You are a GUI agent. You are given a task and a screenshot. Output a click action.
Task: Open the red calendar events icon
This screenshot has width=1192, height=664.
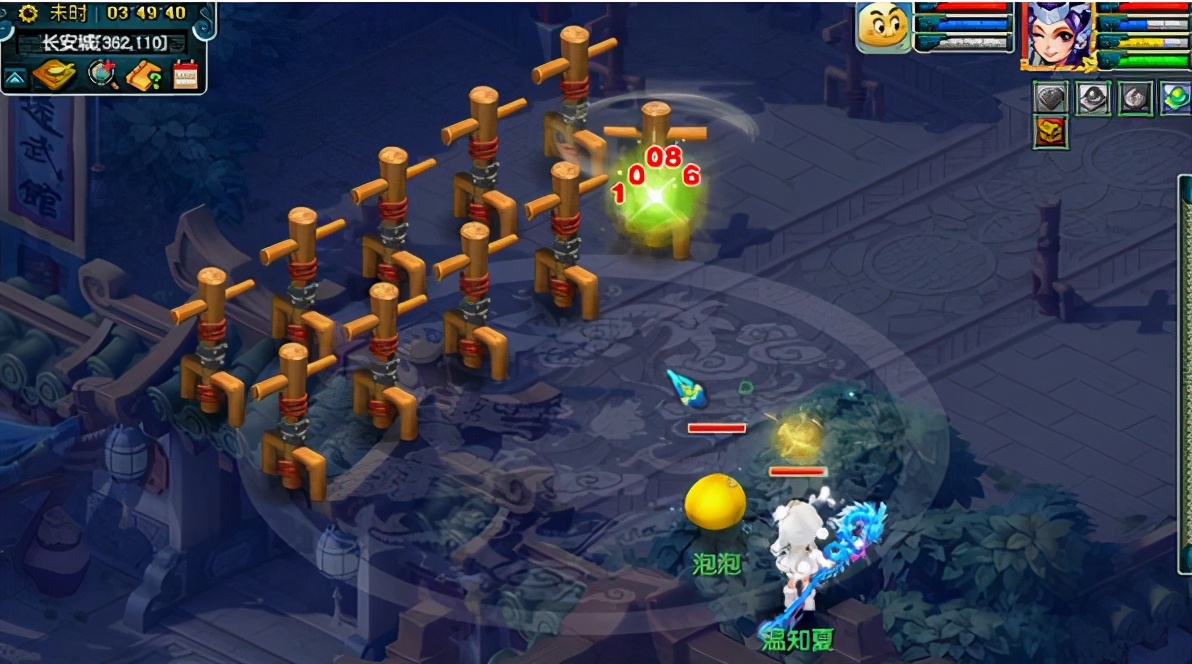186,75
